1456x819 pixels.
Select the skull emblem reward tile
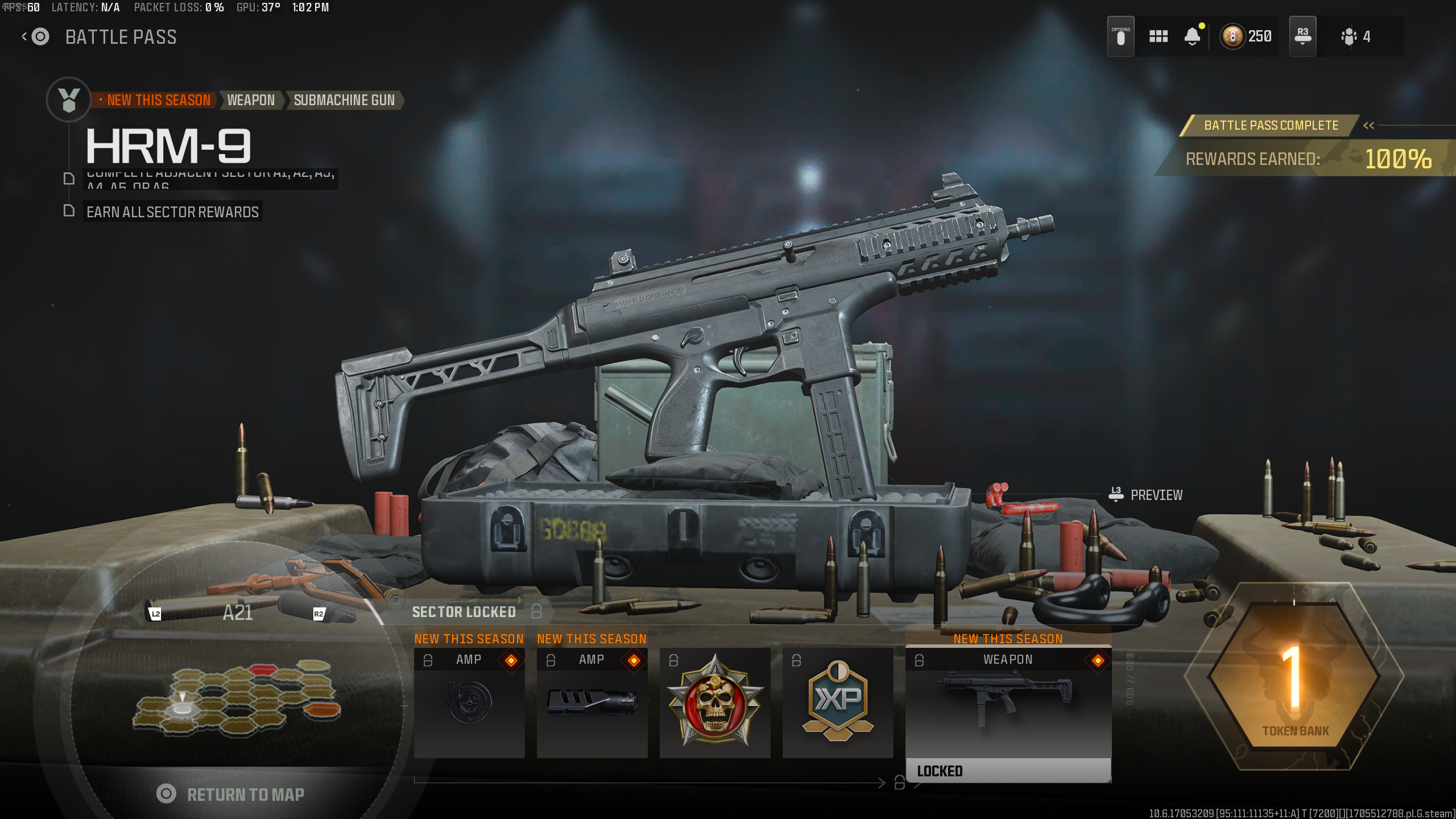(715, 703)
